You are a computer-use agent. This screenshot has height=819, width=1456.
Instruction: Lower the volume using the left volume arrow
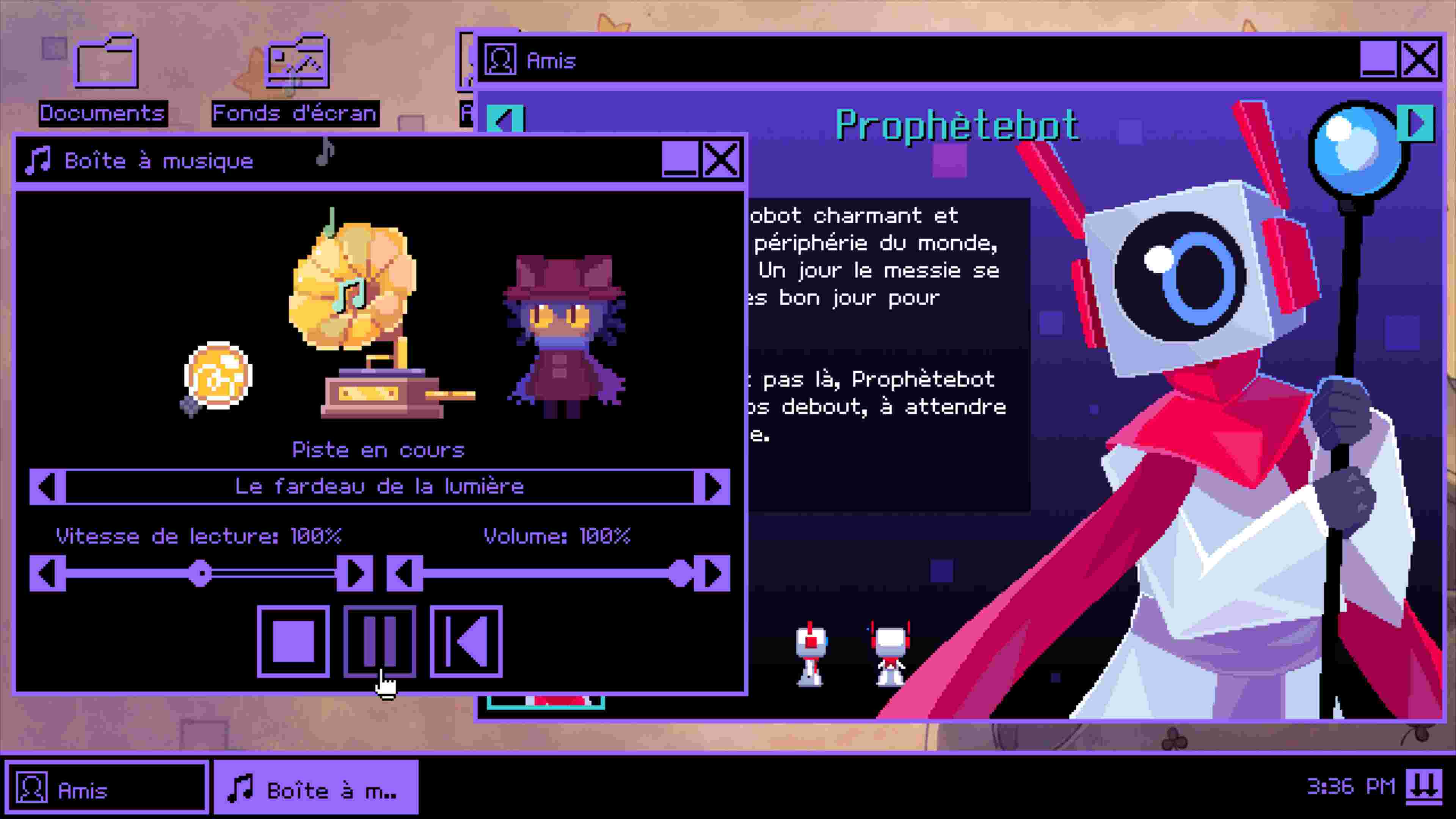point(405,573)
